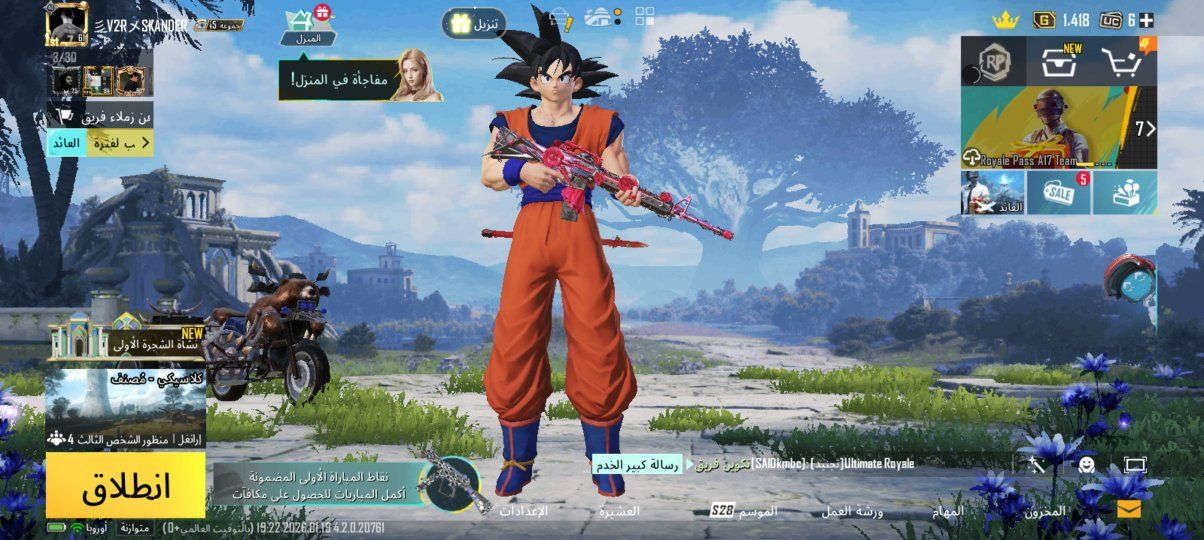Viewport: 1204px width, 540px height.
Task: Open the Clan (العشيرة) menu
Action: (x=620, y=511)
